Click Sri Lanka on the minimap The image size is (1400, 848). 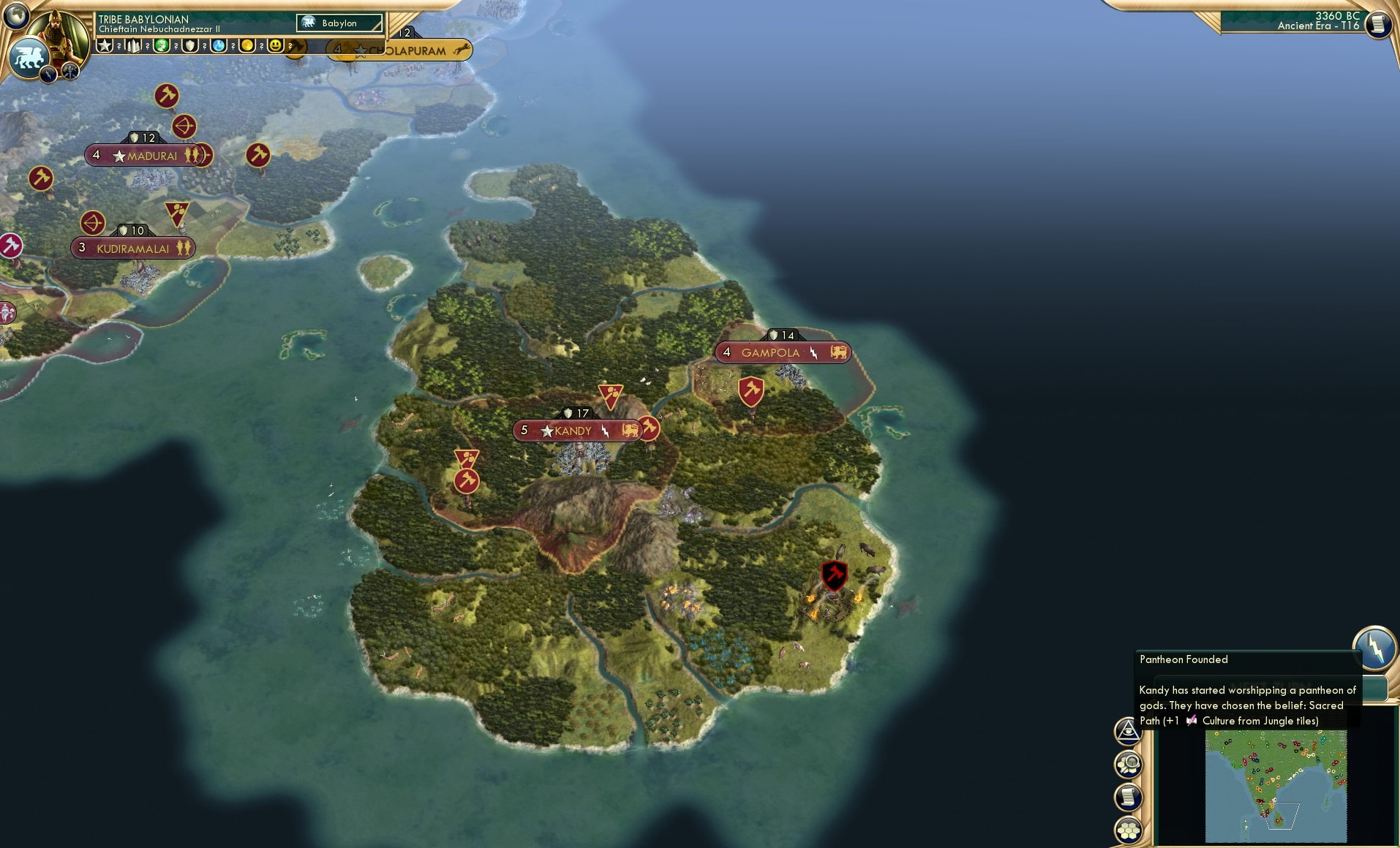coord(1280,820)
